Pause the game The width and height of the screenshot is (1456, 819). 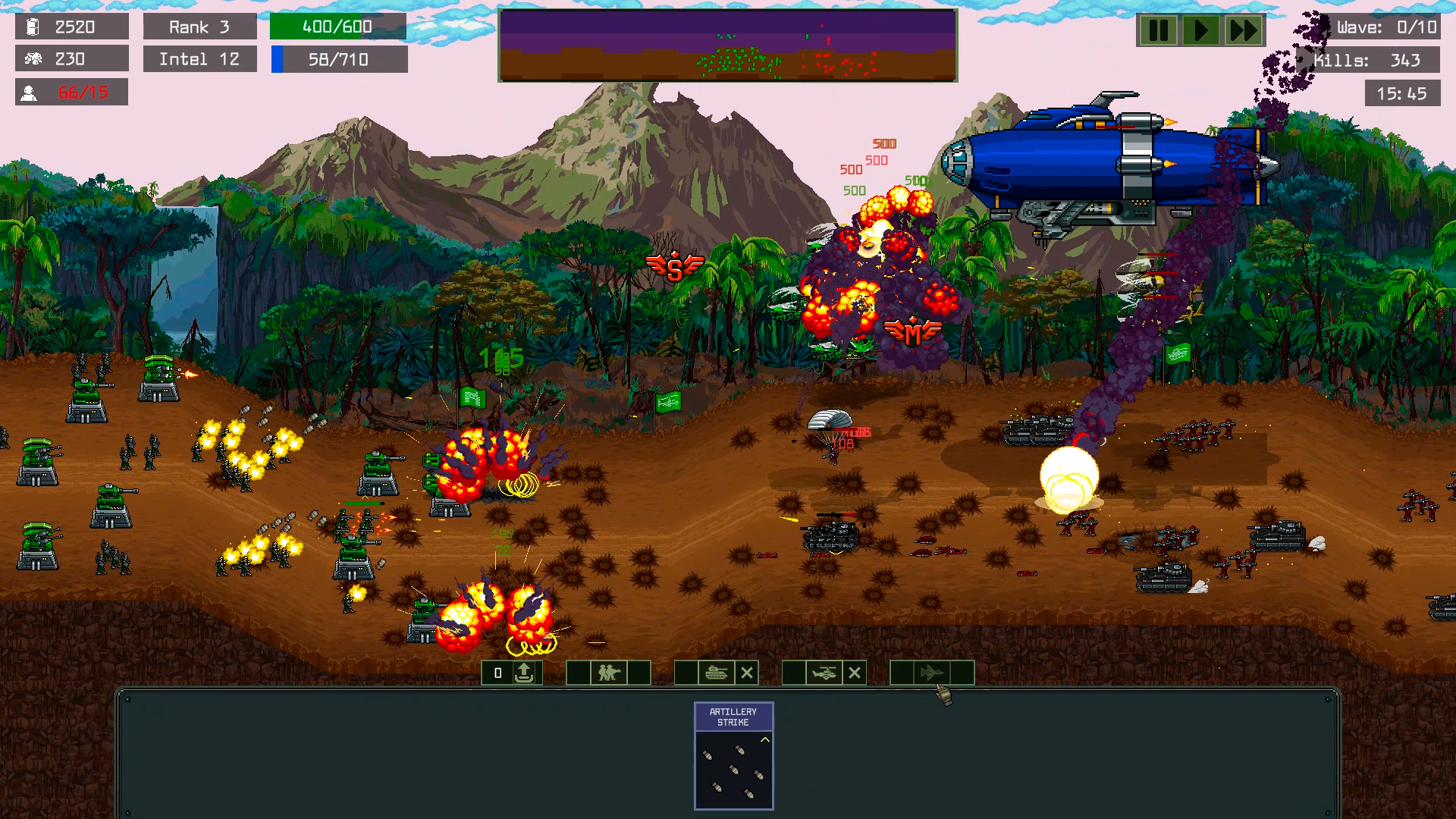point(1158,31)
